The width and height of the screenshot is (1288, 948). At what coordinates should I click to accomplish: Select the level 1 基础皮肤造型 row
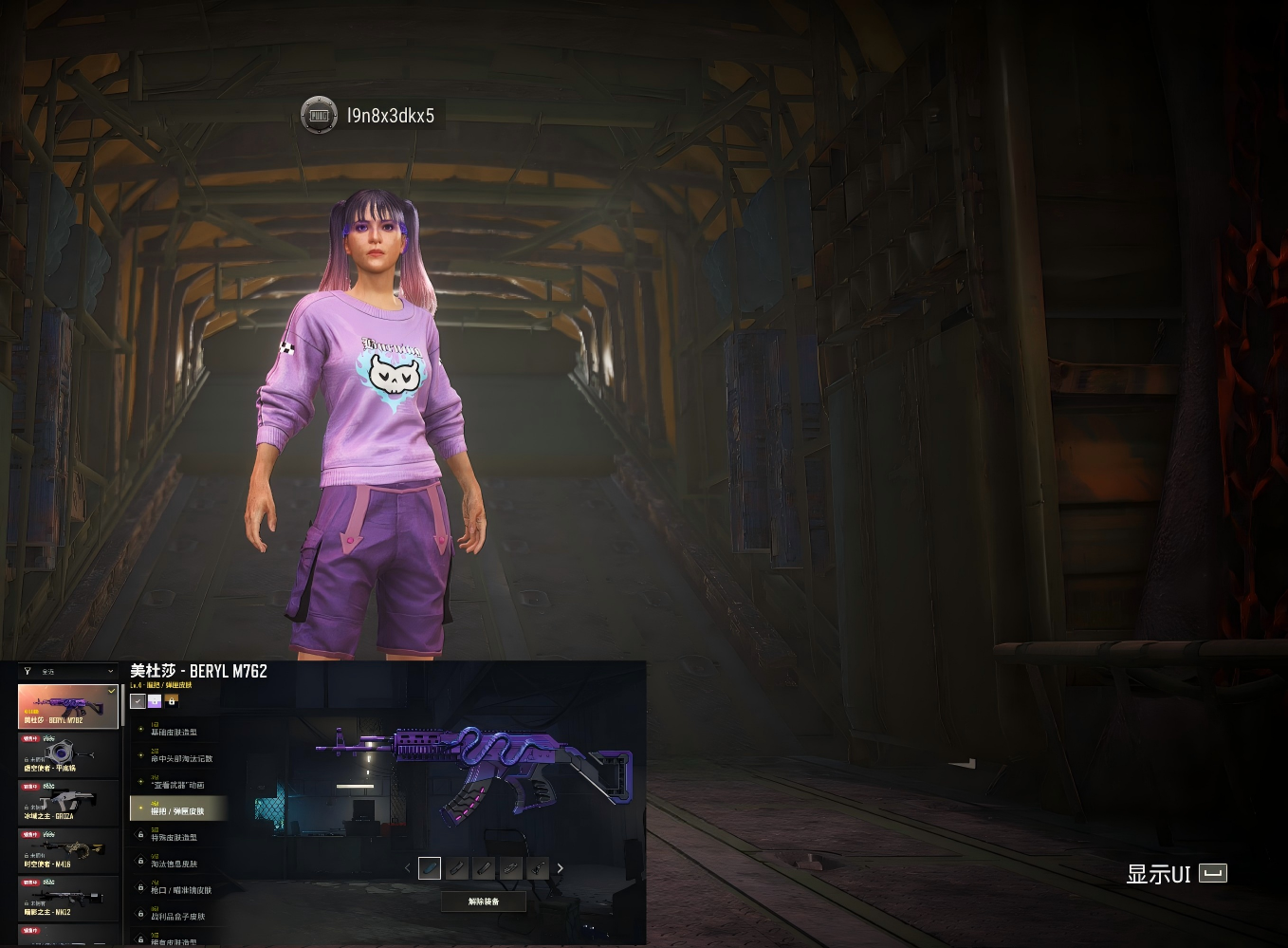pyautogui.click(x=178, y=731)
